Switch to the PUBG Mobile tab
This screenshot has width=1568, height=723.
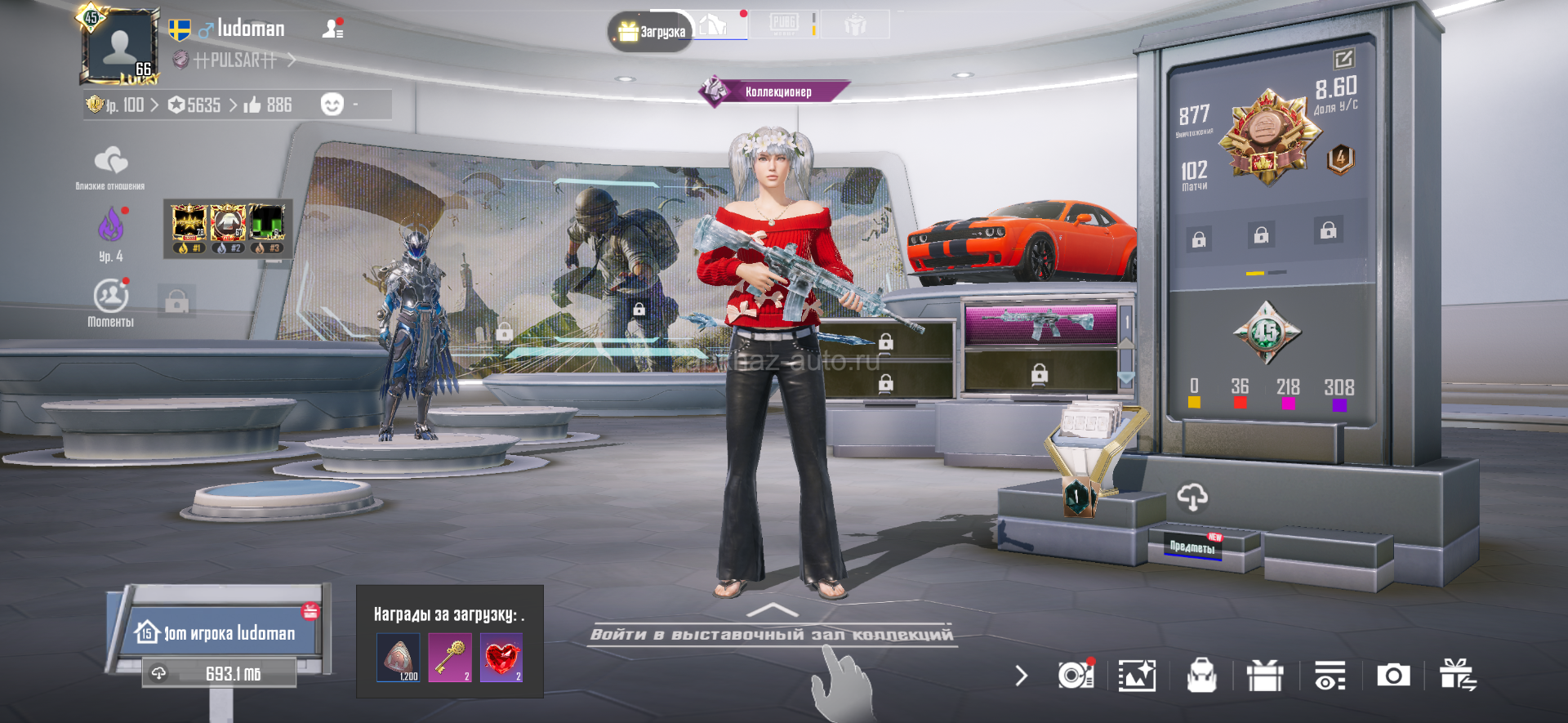785,24
